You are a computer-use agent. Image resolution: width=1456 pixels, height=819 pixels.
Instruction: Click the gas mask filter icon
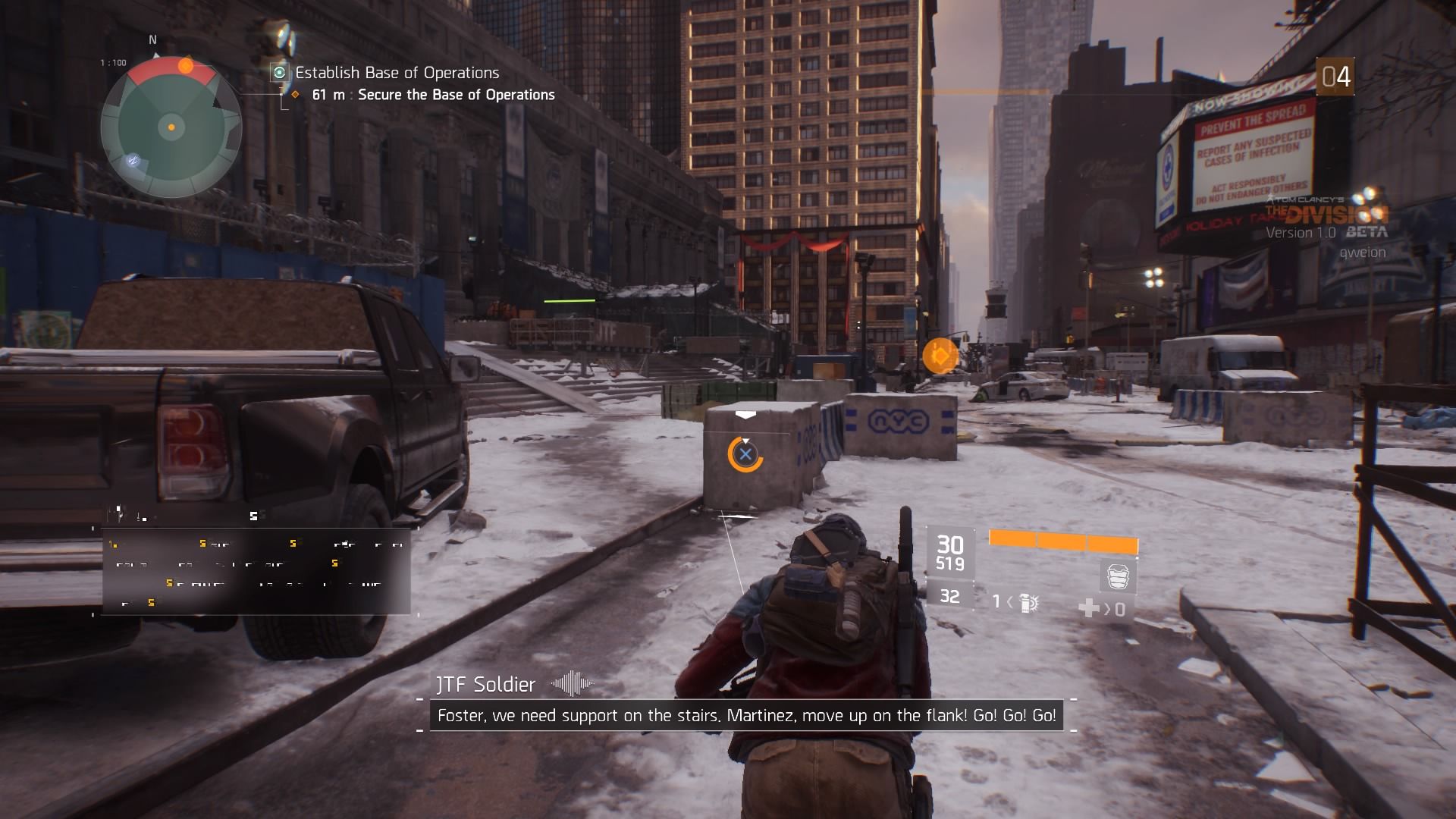pyautogui.click(x=1118, y=577)
